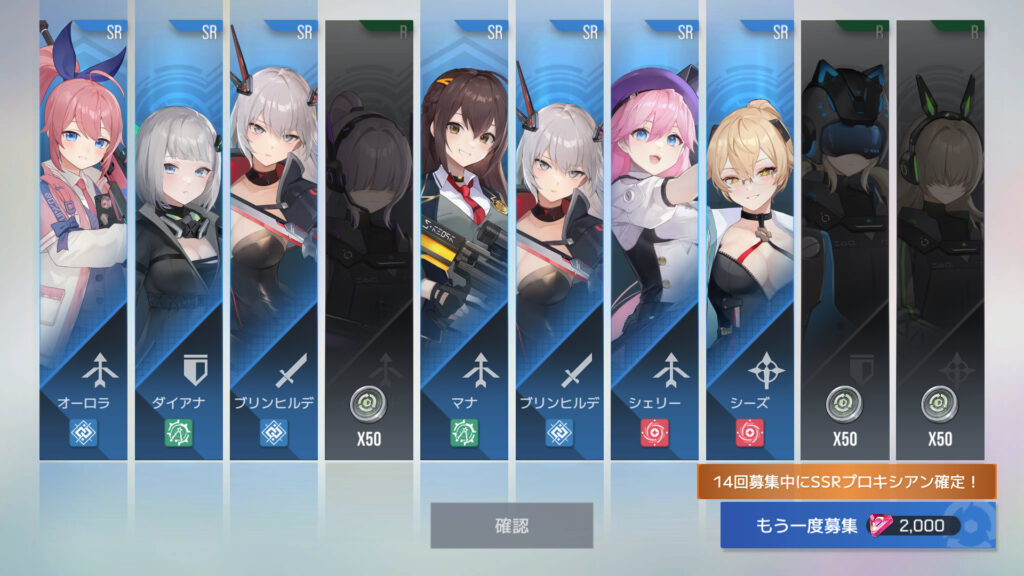Open the マナ SR character card
This screenshot has height=576, width=1024.
click(x=464, y=240)
